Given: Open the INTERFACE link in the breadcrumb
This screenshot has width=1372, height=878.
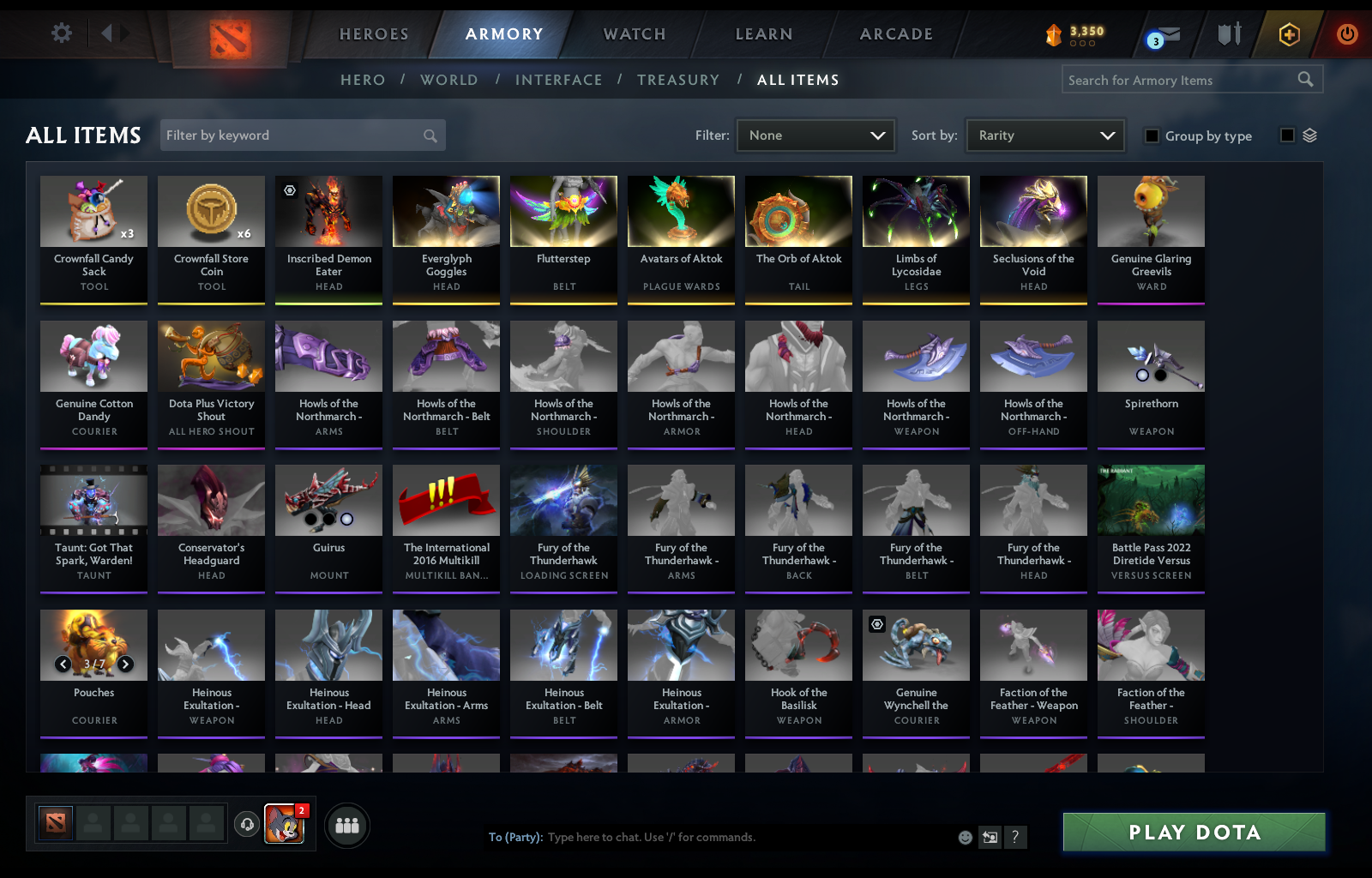Looking at the screenshot, I should [x=558, y=80].
